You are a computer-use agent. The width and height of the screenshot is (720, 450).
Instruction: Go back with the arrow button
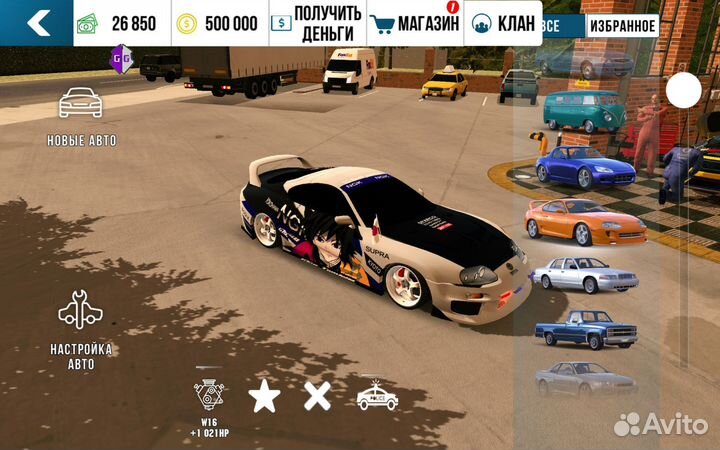click(36, 23)
